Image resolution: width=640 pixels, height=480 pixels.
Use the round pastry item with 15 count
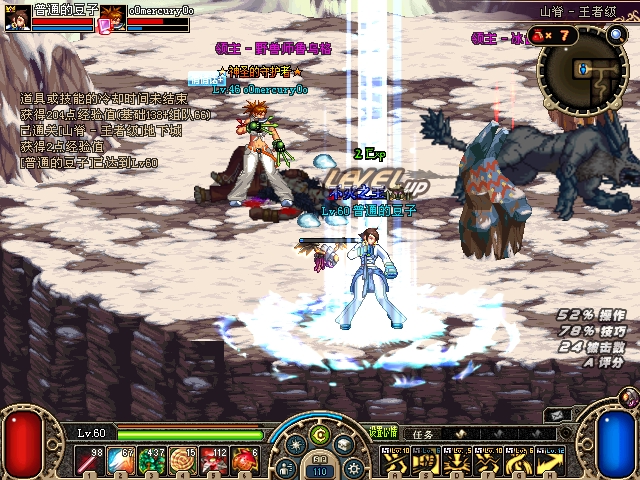(x=184, y=461)
